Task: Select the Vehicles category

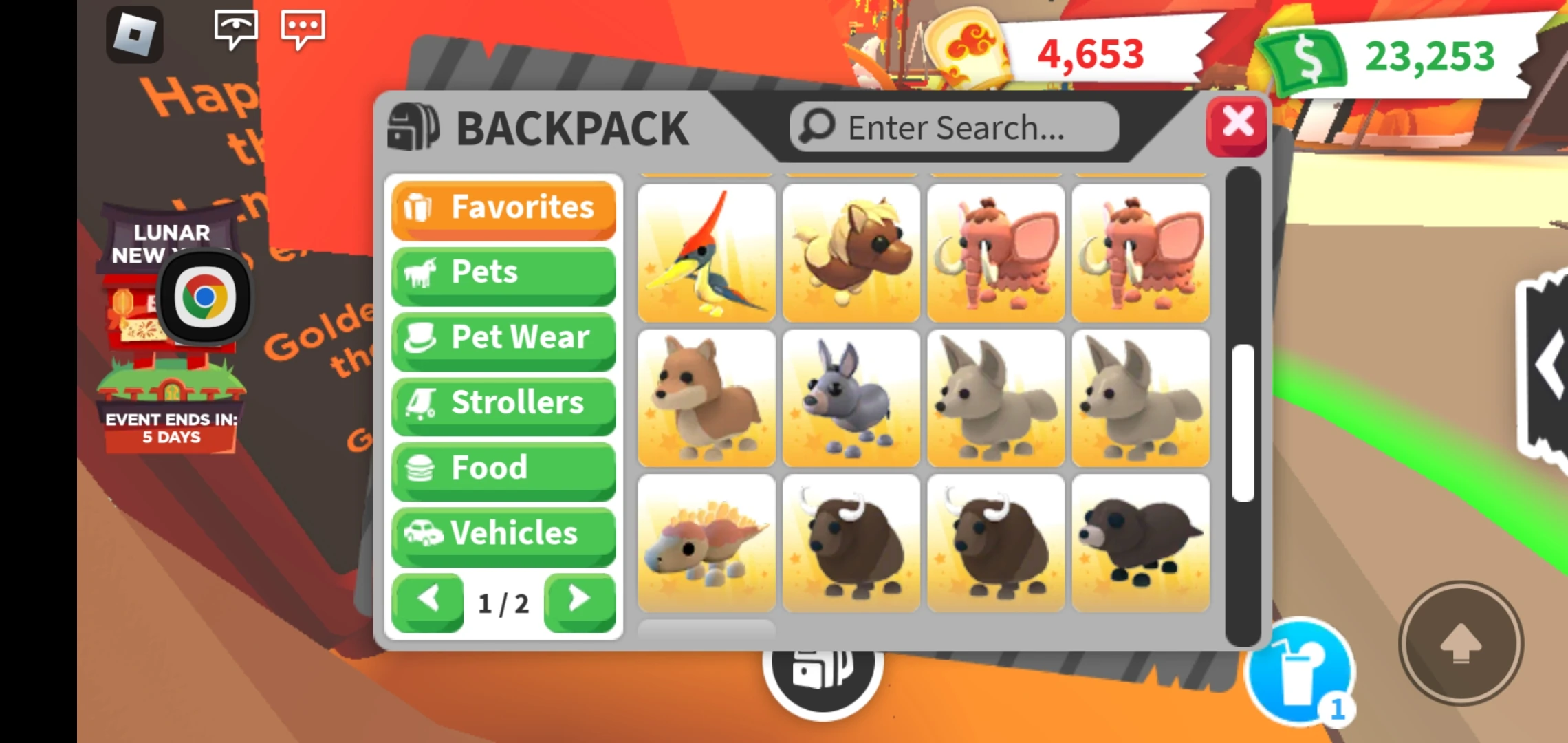Action: 503,533
